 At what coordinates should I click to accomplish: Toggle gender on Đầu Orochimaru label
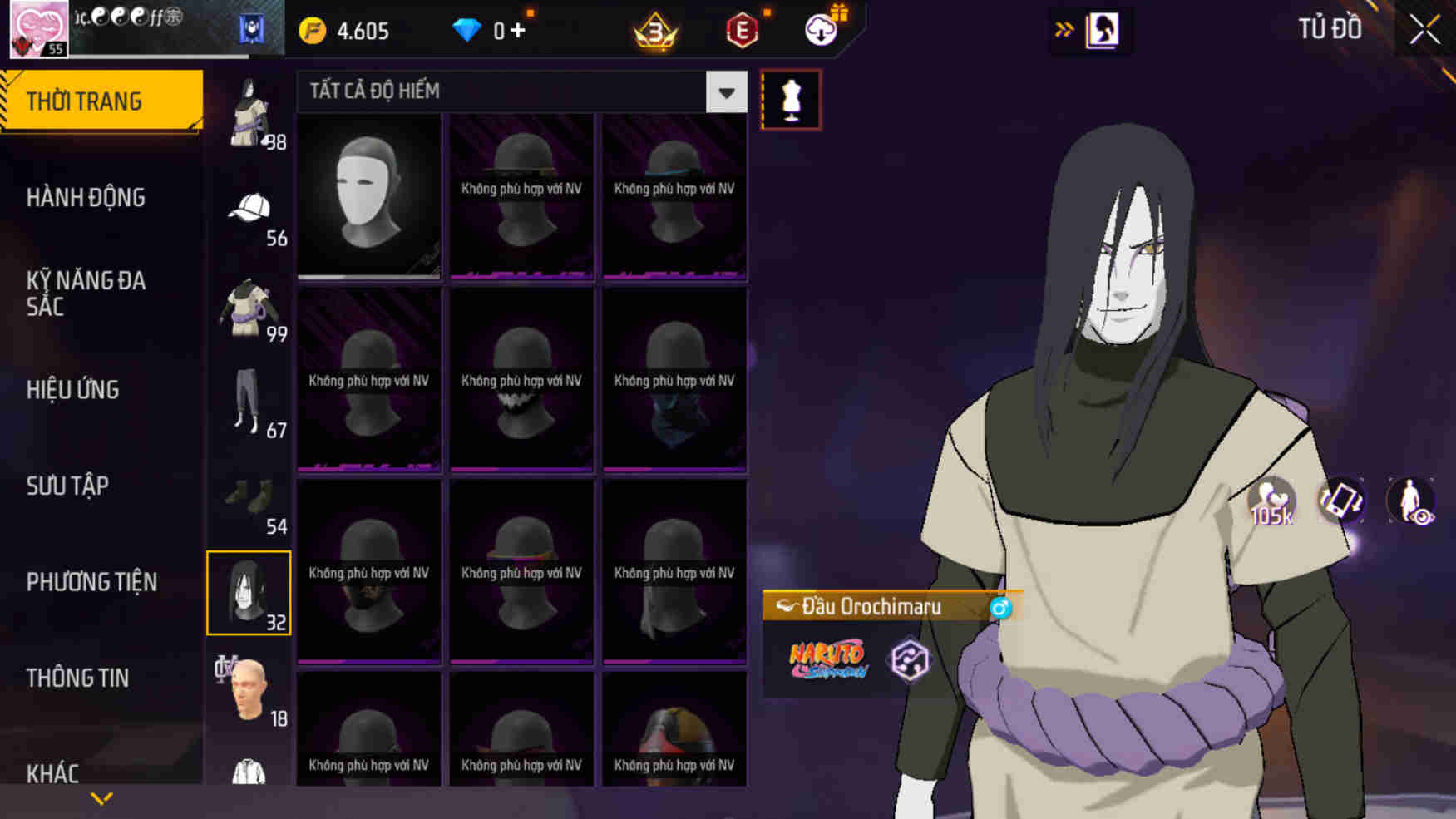pyautogui.click(x=1003, y=606)
